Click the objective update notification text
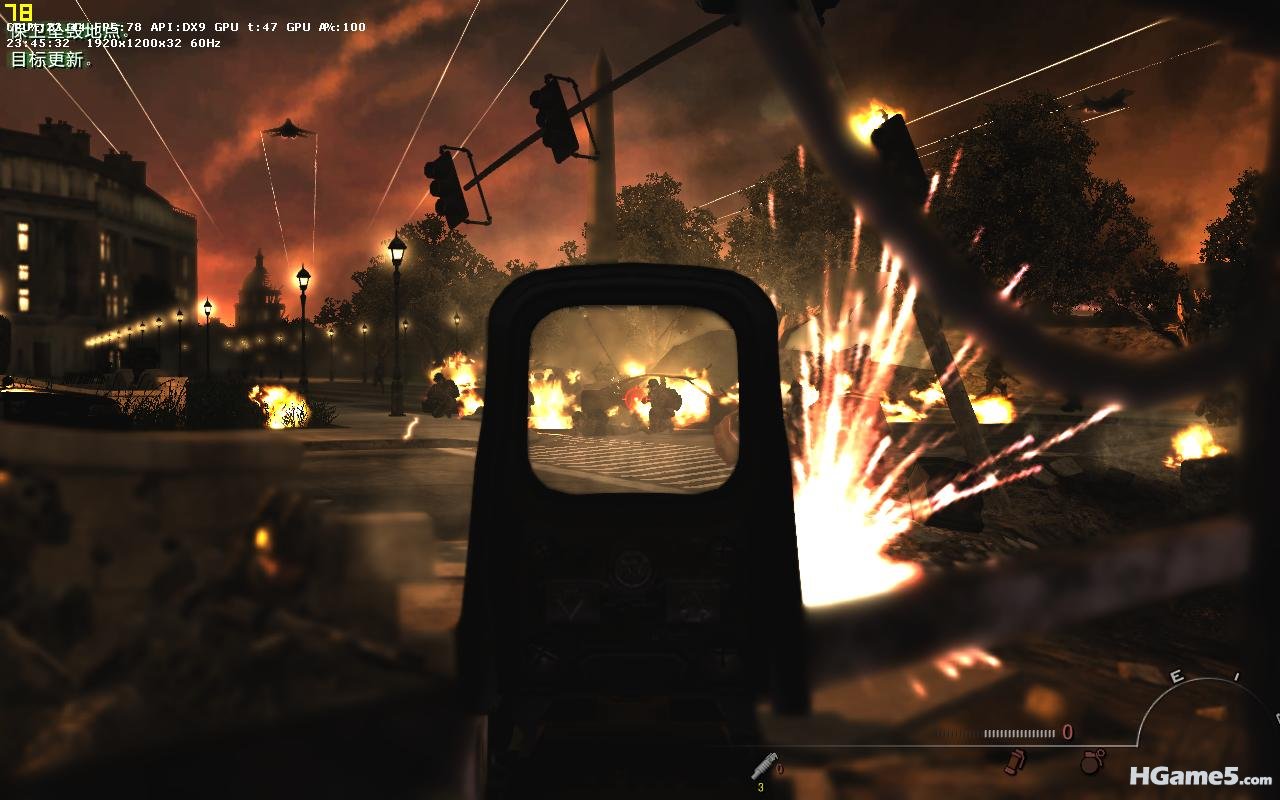Screen dimensions: 1280x800 50,60
